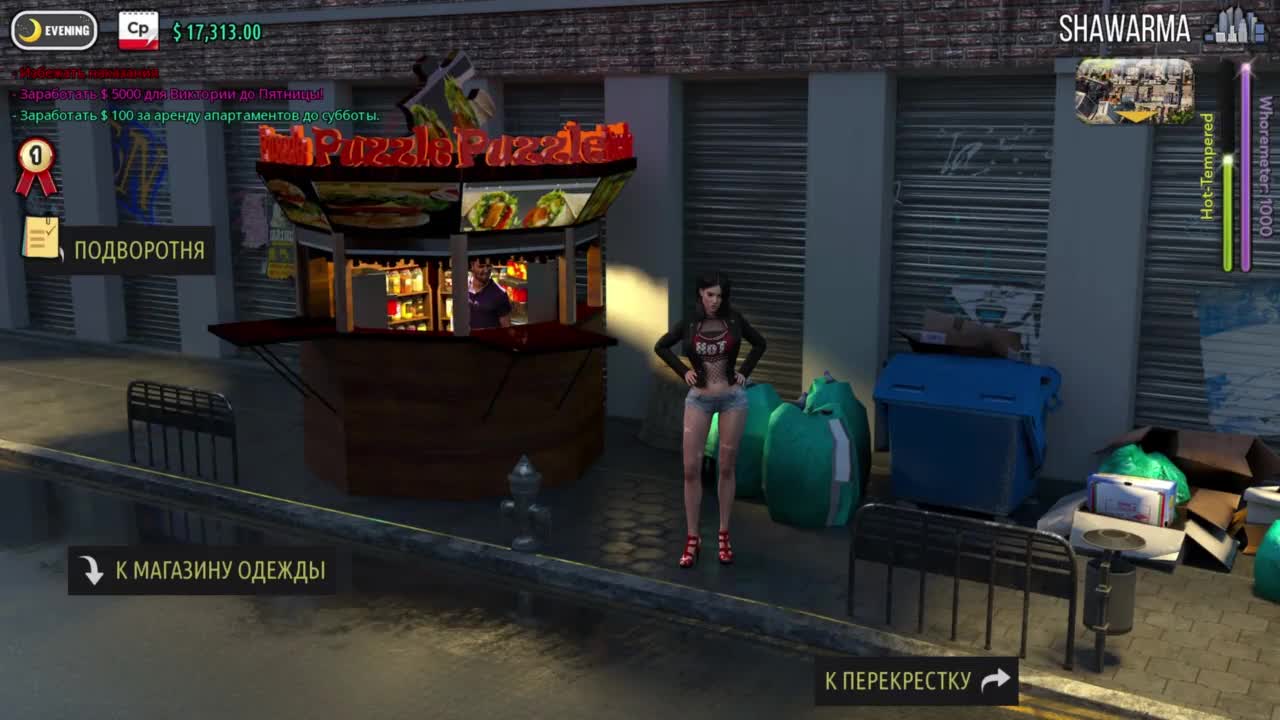1280x720 pixels.
Task: Click the Evening time-of-day indicator
Action: [x=54, y=31]
